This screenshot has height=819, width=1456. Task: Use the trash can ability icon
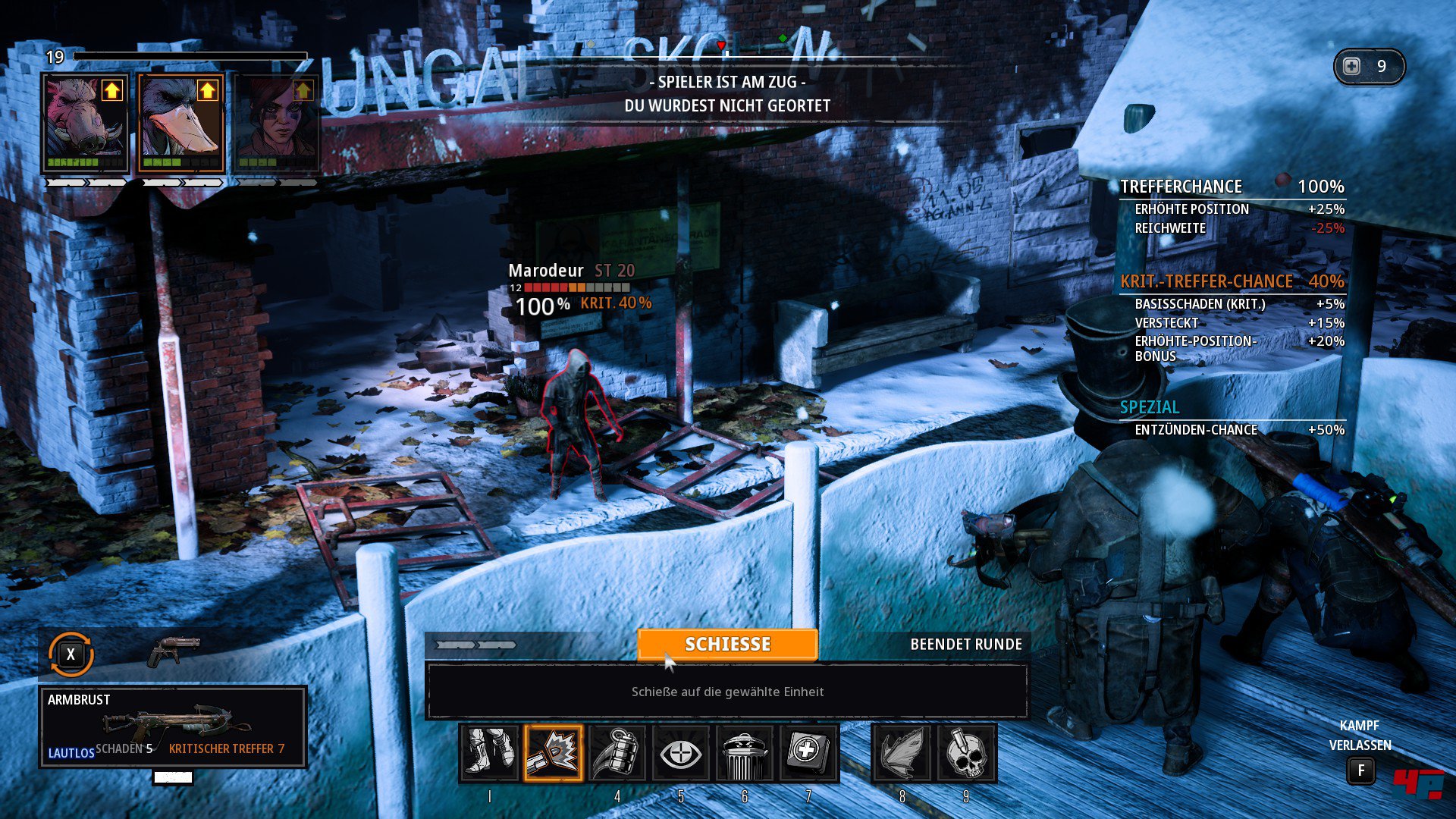(744, 752)
